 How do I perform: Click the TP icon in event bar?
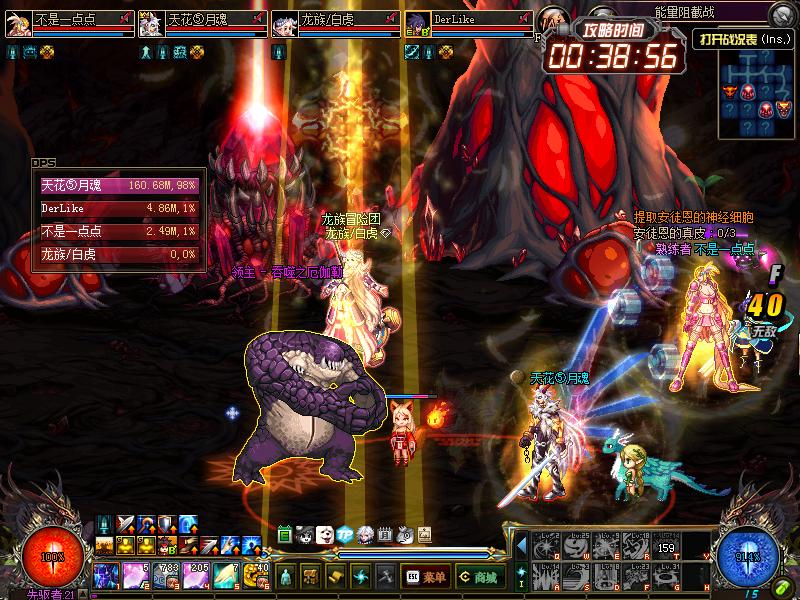point(345,535)
